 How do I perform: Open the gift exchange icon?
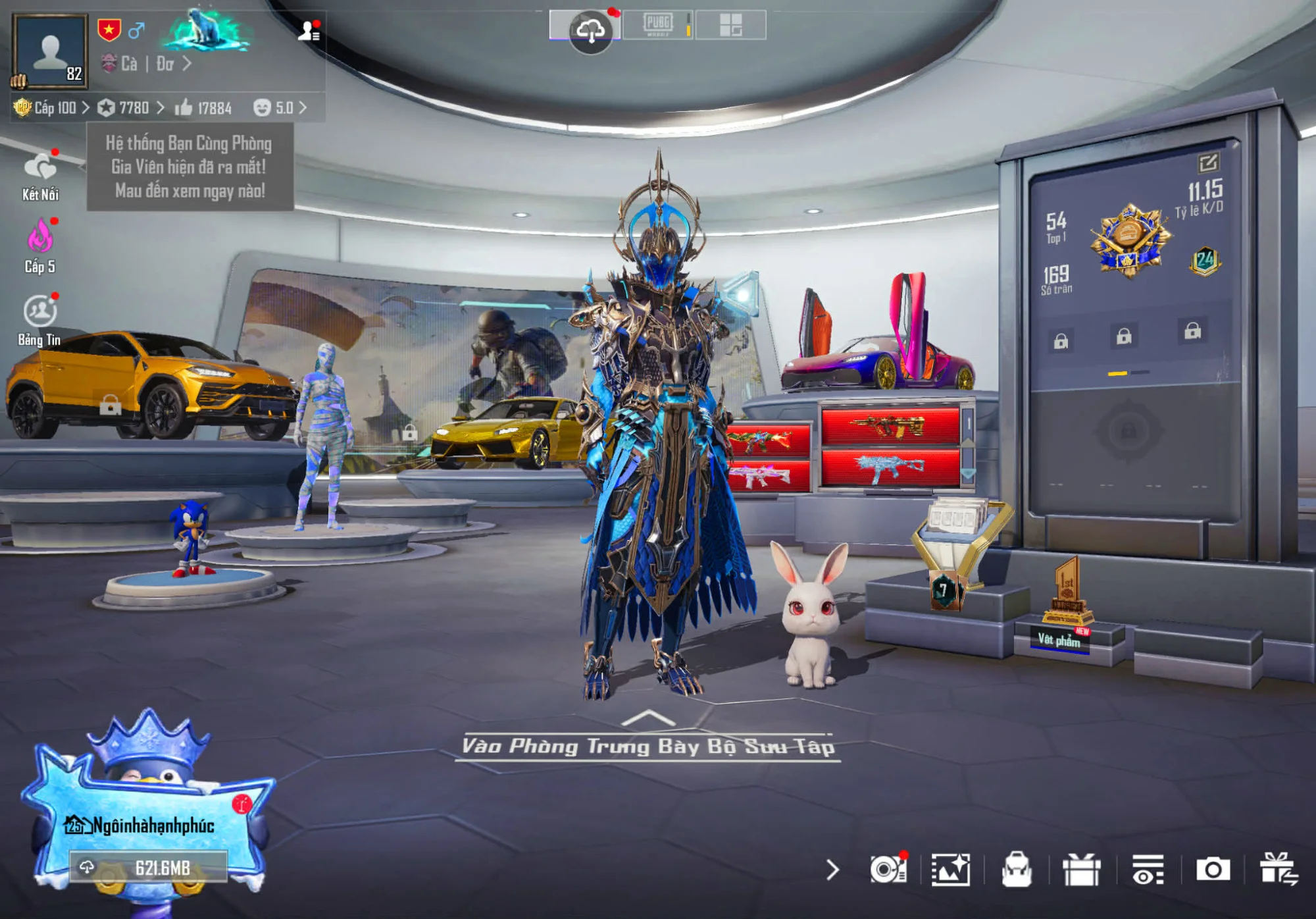pyautogui.click(x=1278, y=868)
